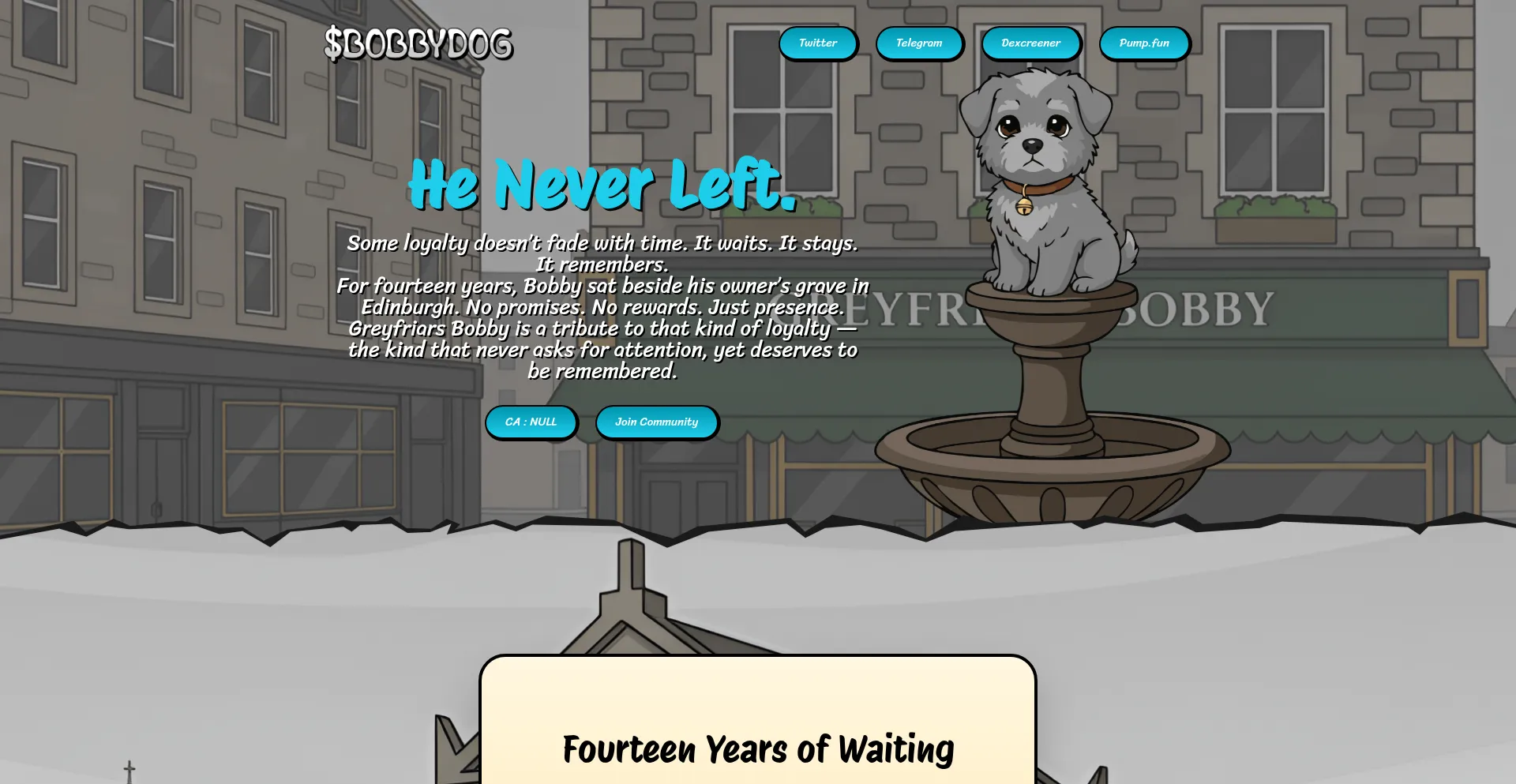This screenshot has width=1516, height=784.
Task: Open the Telegram channel button
Action: click(x=919, y=43)
